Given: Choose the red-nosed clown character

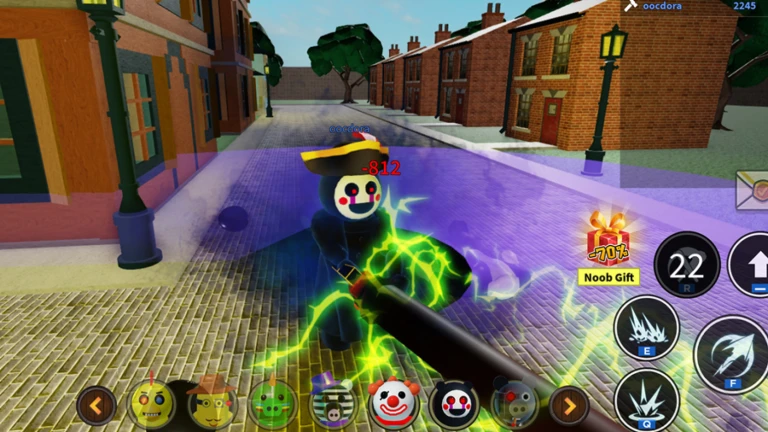Looking at the screenshot, I should (x=394, y=404).
